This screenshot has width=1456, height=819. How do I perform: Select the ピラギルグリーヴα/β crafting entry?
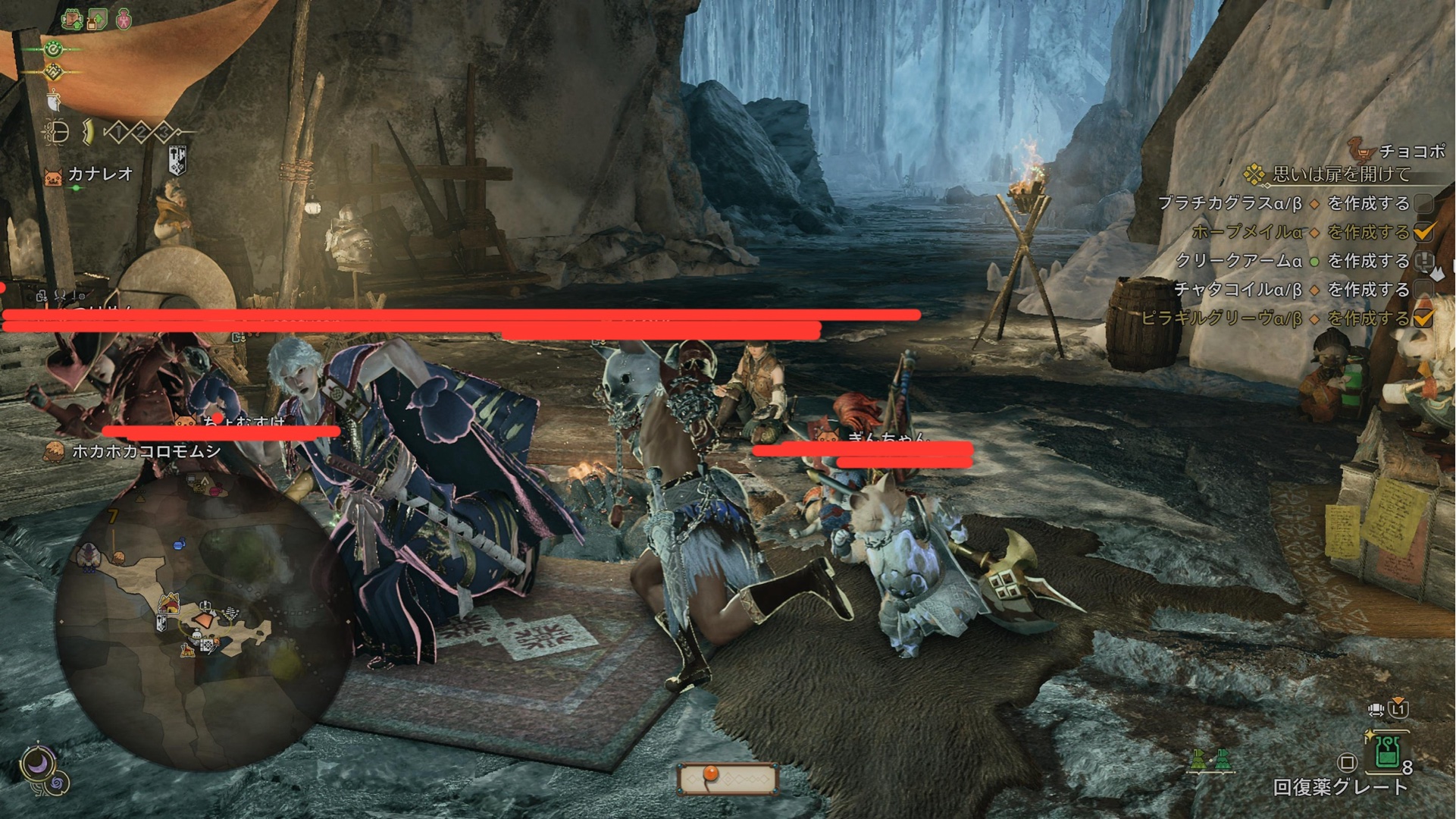coord(1221,318)
